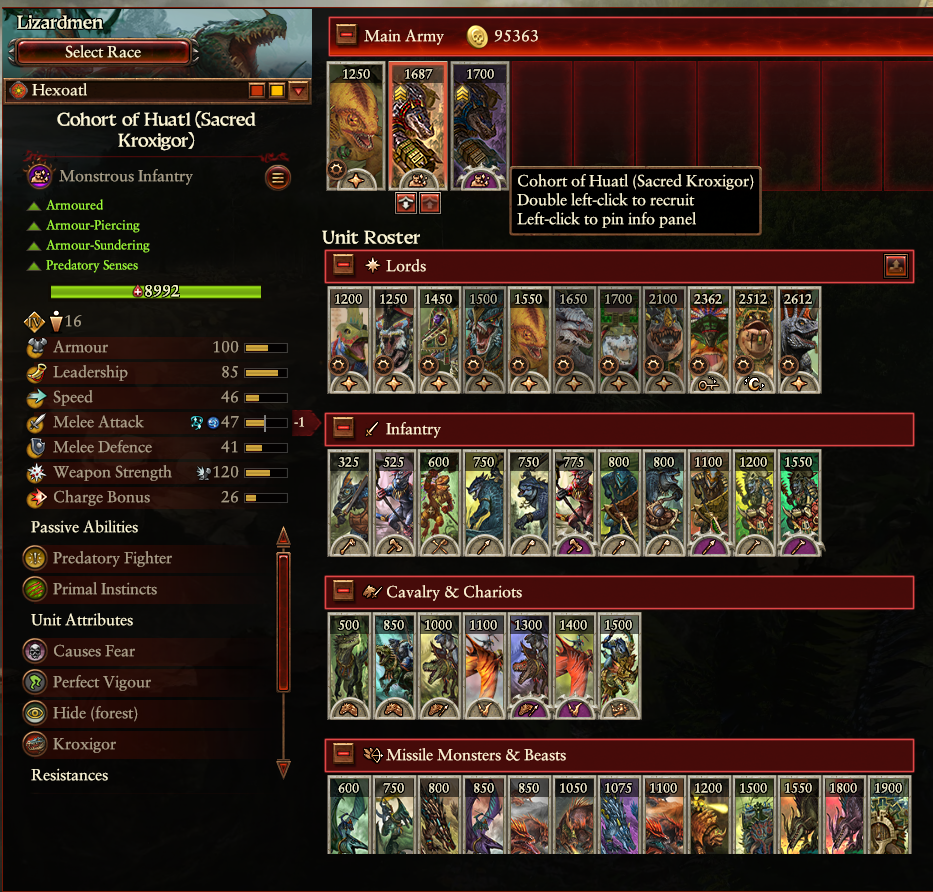Show Predatory Fighter passive ability info
933x892 pixels.
[x=112, y=558]
